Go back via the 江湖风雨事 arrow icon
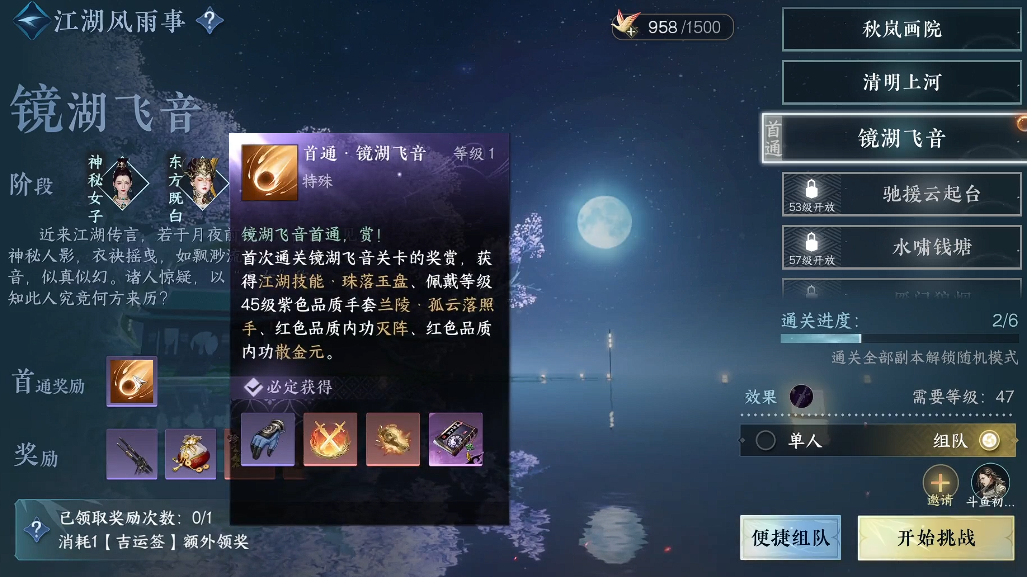 (x=30, y=21)
